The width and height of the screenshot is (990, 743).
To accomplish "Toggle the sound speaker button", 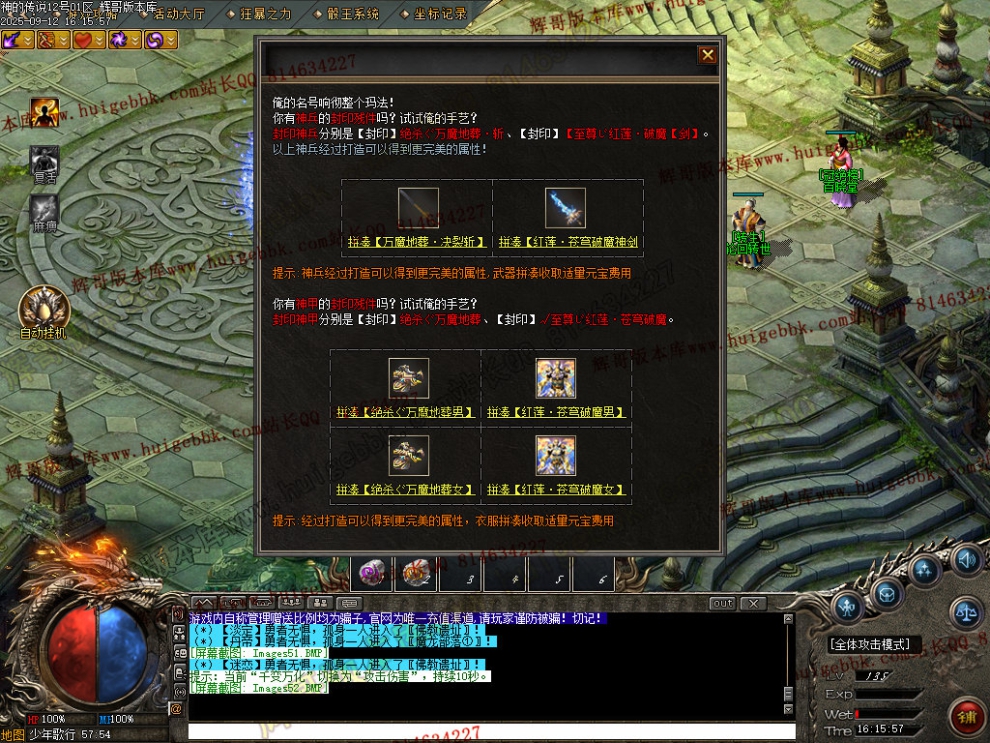I will point(965,561).
